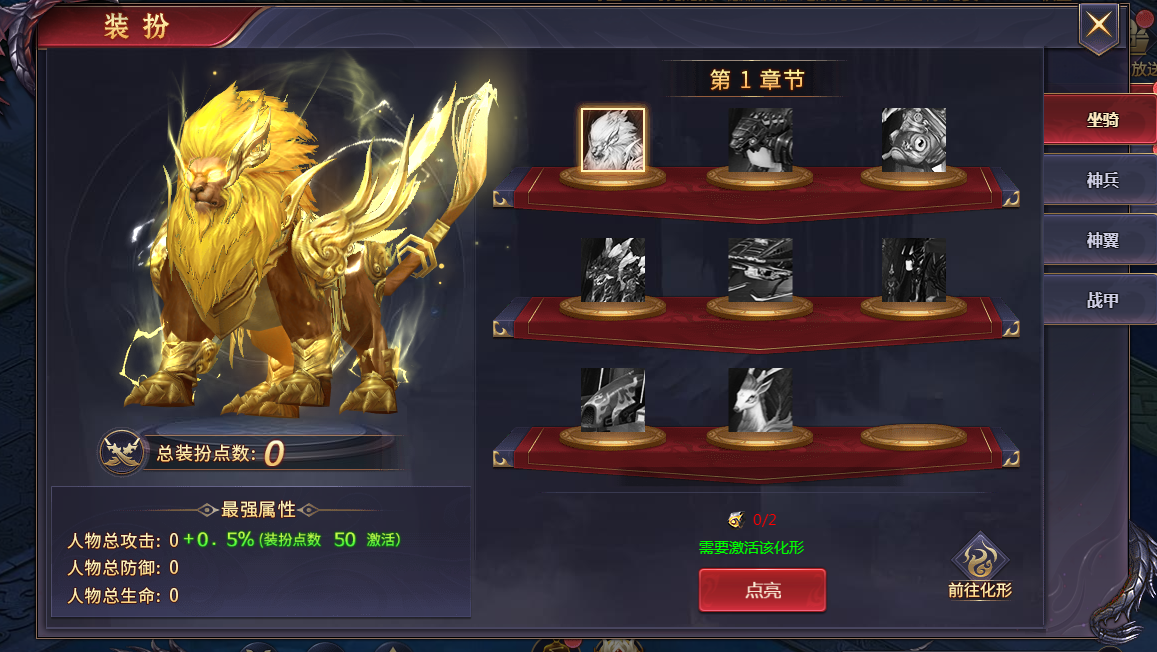Choose the goldfish mount thumbnail
Screen dimensions: 1157x652
pos(913,140)
